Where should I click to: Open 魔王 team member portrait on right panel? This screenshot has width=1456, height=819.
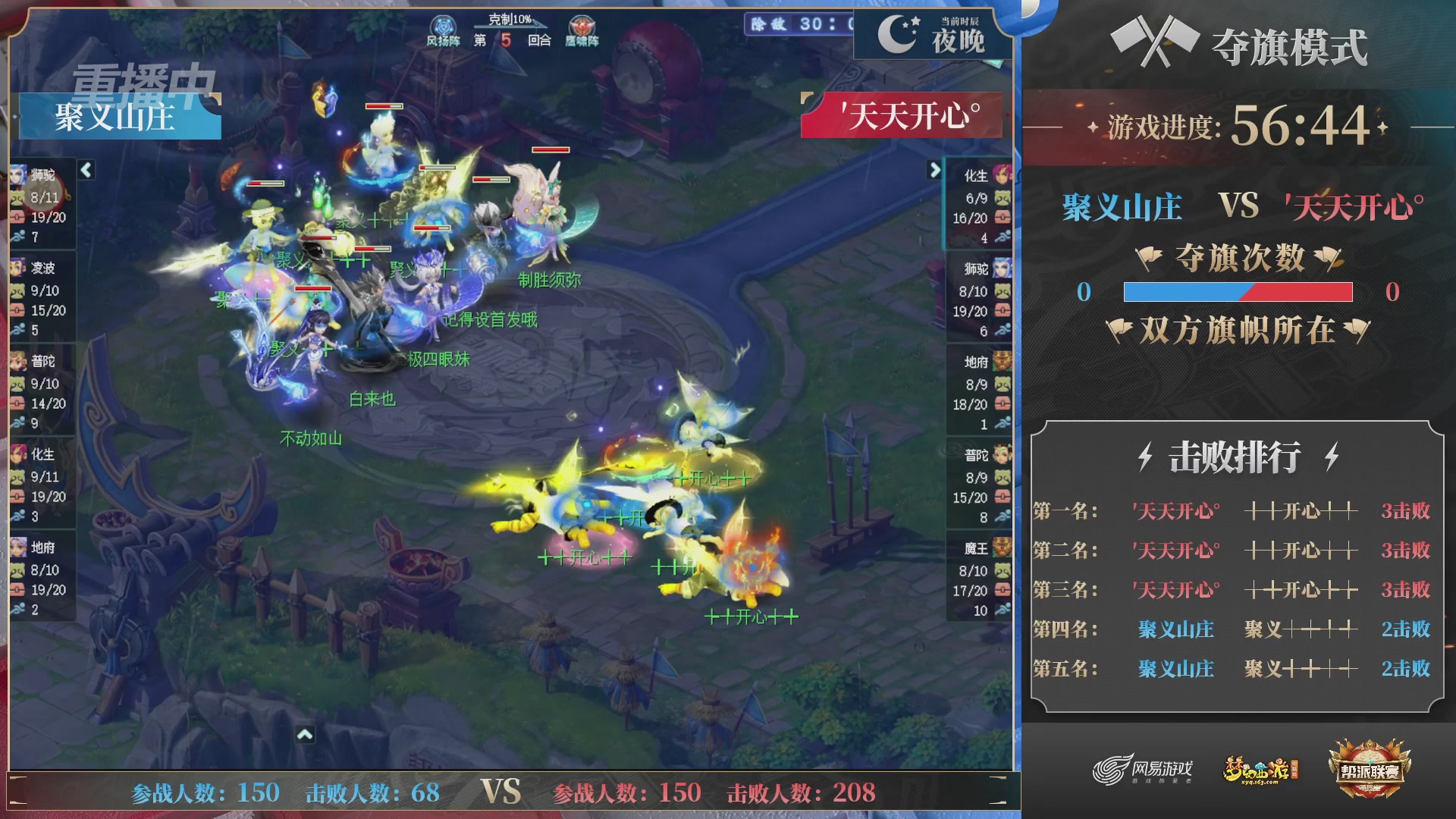pos(1003,548)
